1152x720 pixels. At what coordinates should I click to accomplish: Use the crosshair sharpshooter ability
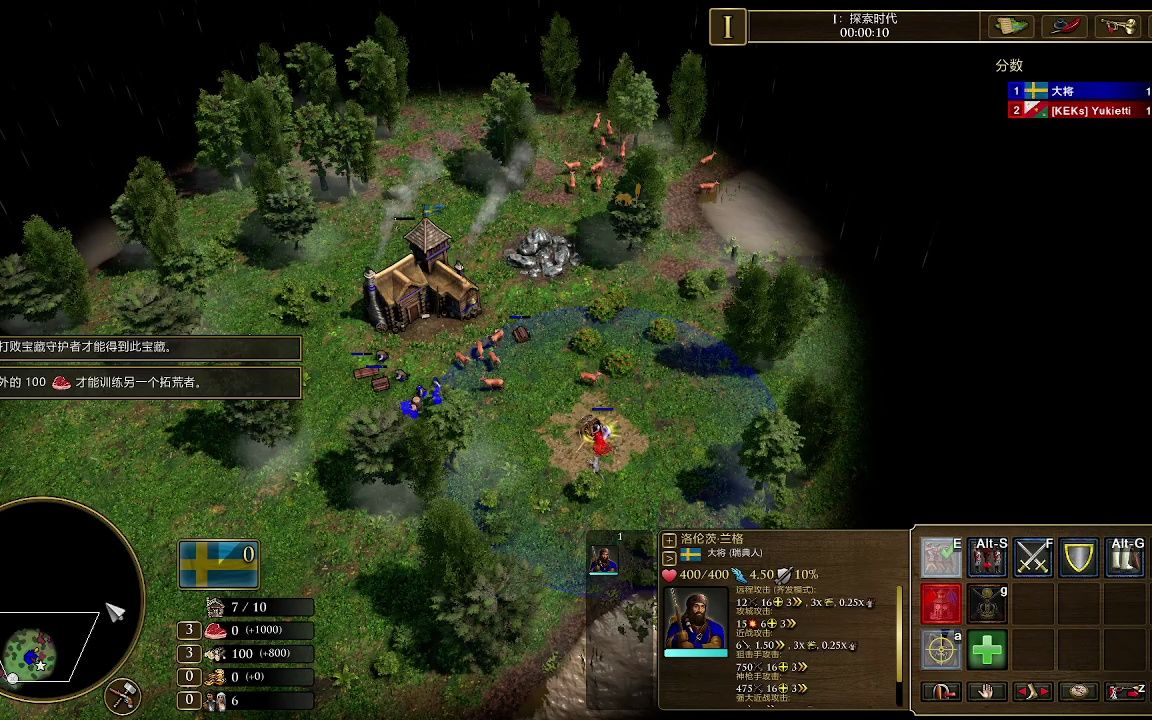coord(941,650)
